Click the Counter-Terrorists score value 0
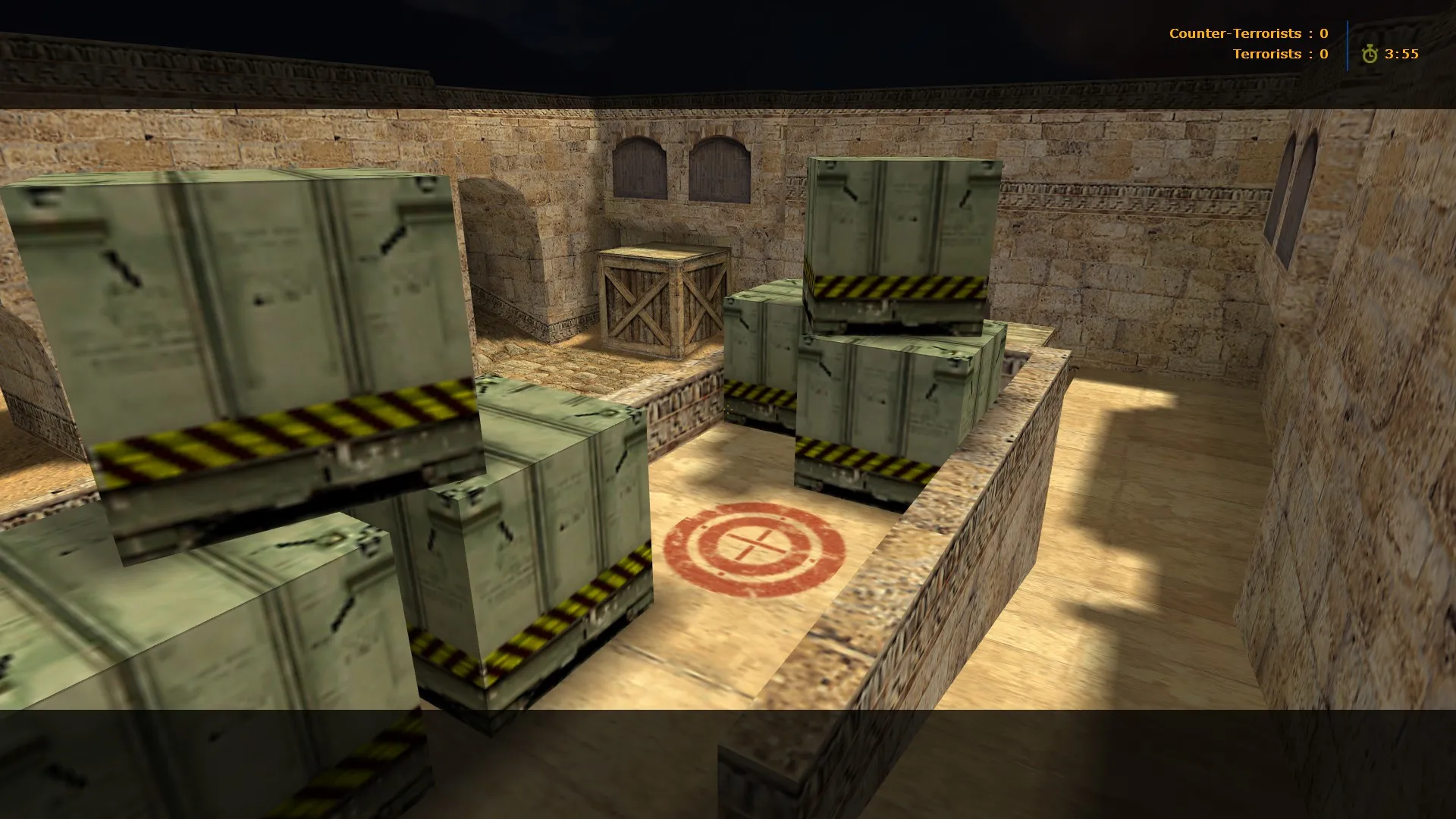 [x=1323, y=33]
